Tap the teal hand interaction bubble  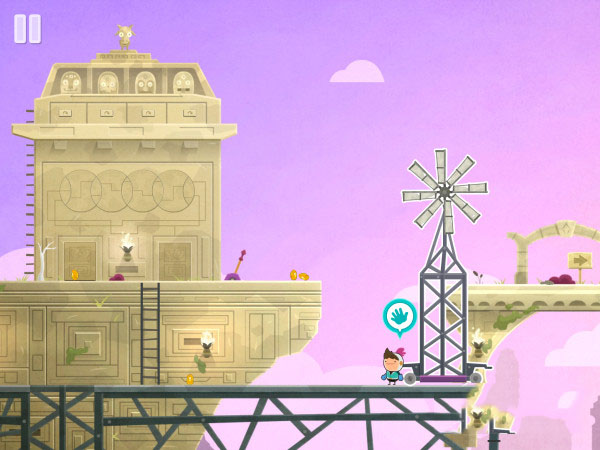400,317
